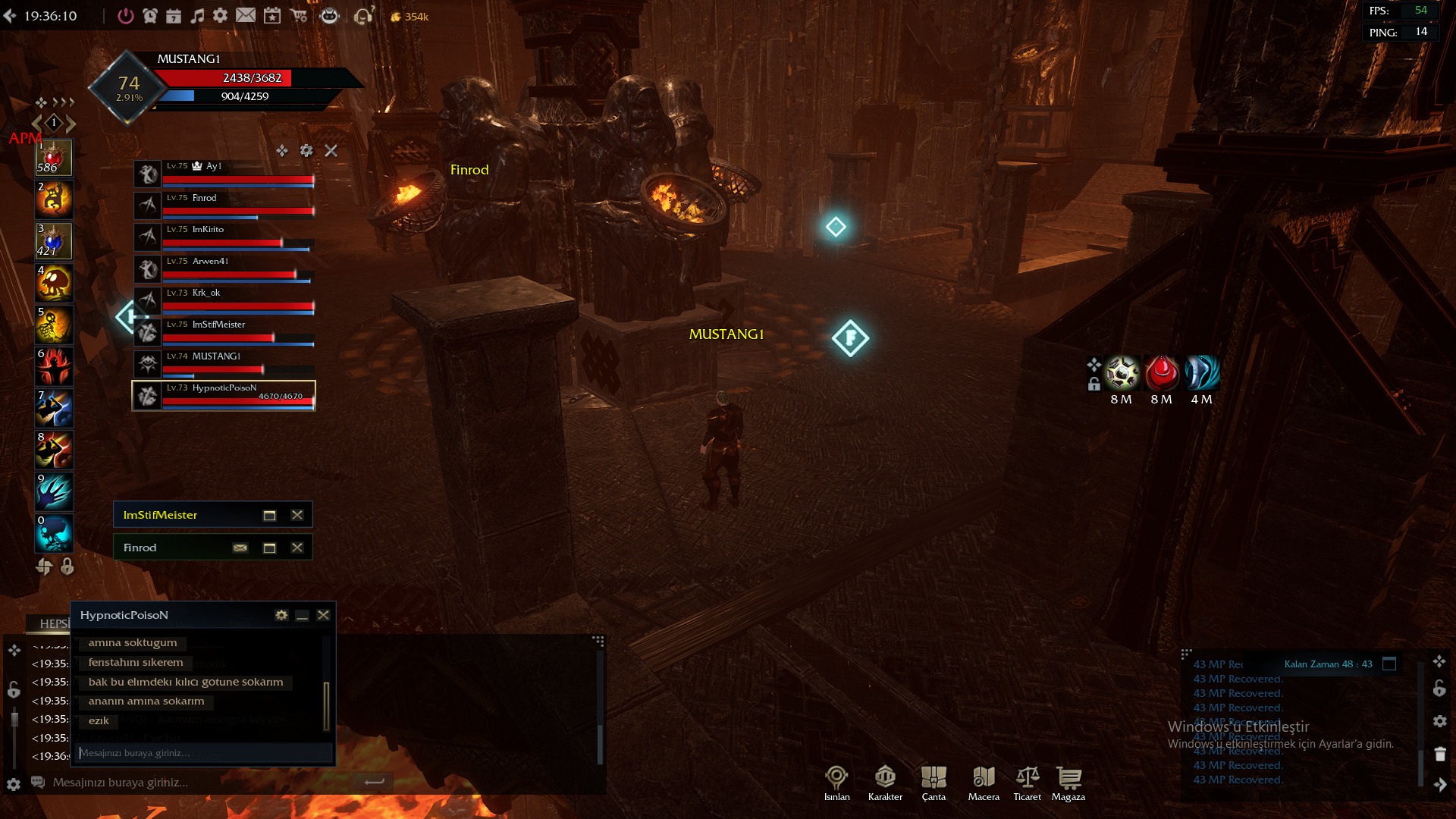The image size is (1456, 819).
Task: Open party list settings gear
Action: tap(306, 151)
